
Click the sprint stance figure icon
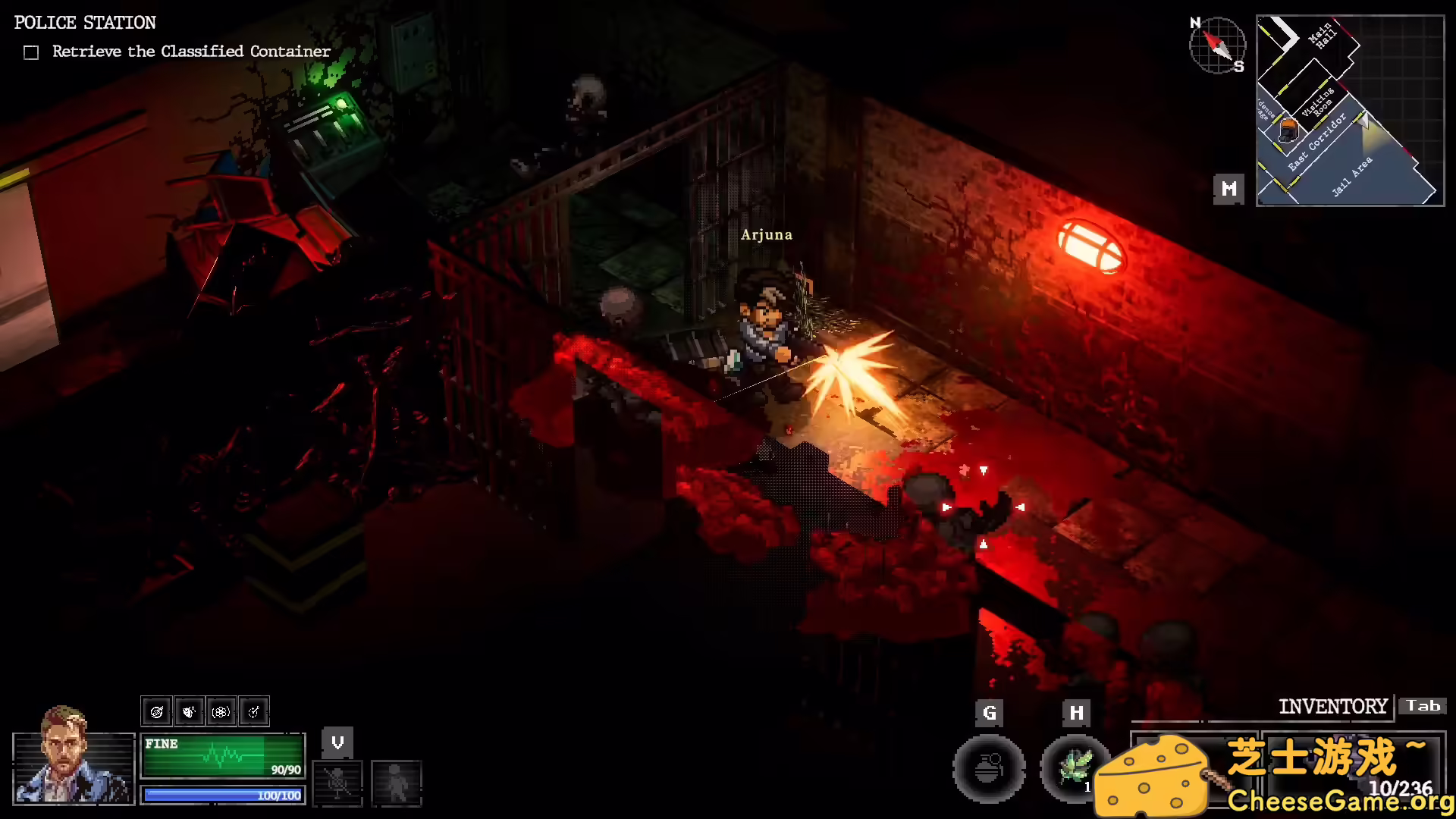(397, 785)
